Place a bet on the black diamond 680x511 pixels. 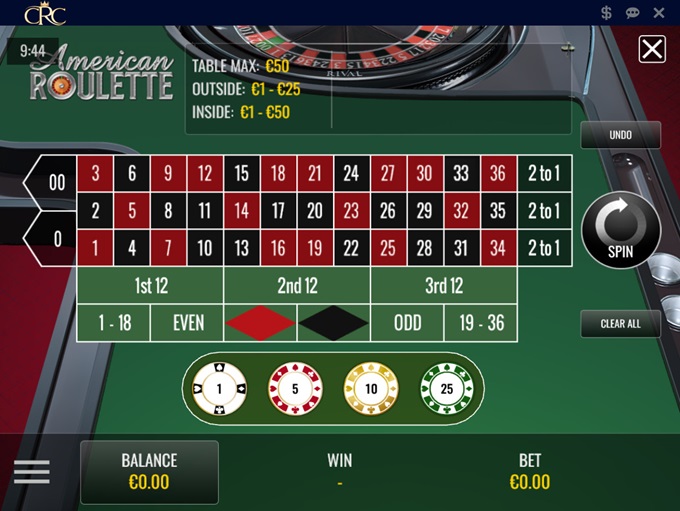(334, 323)
